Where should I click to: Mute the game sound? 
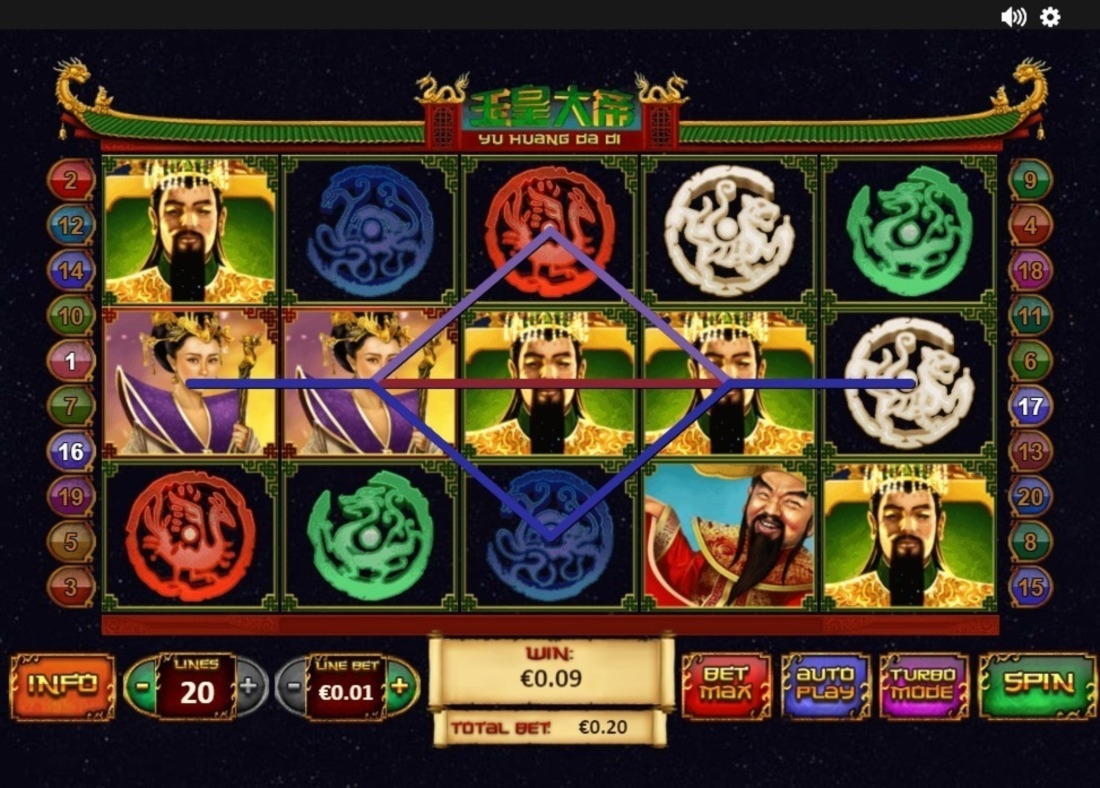[1013, 17]
